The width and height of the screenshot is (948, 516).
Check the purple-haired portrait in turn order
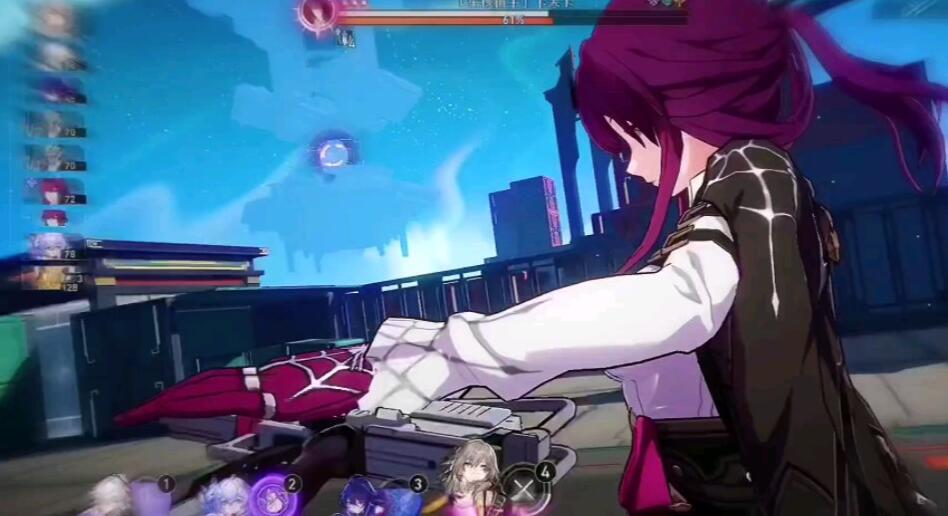tap(52, 90)
